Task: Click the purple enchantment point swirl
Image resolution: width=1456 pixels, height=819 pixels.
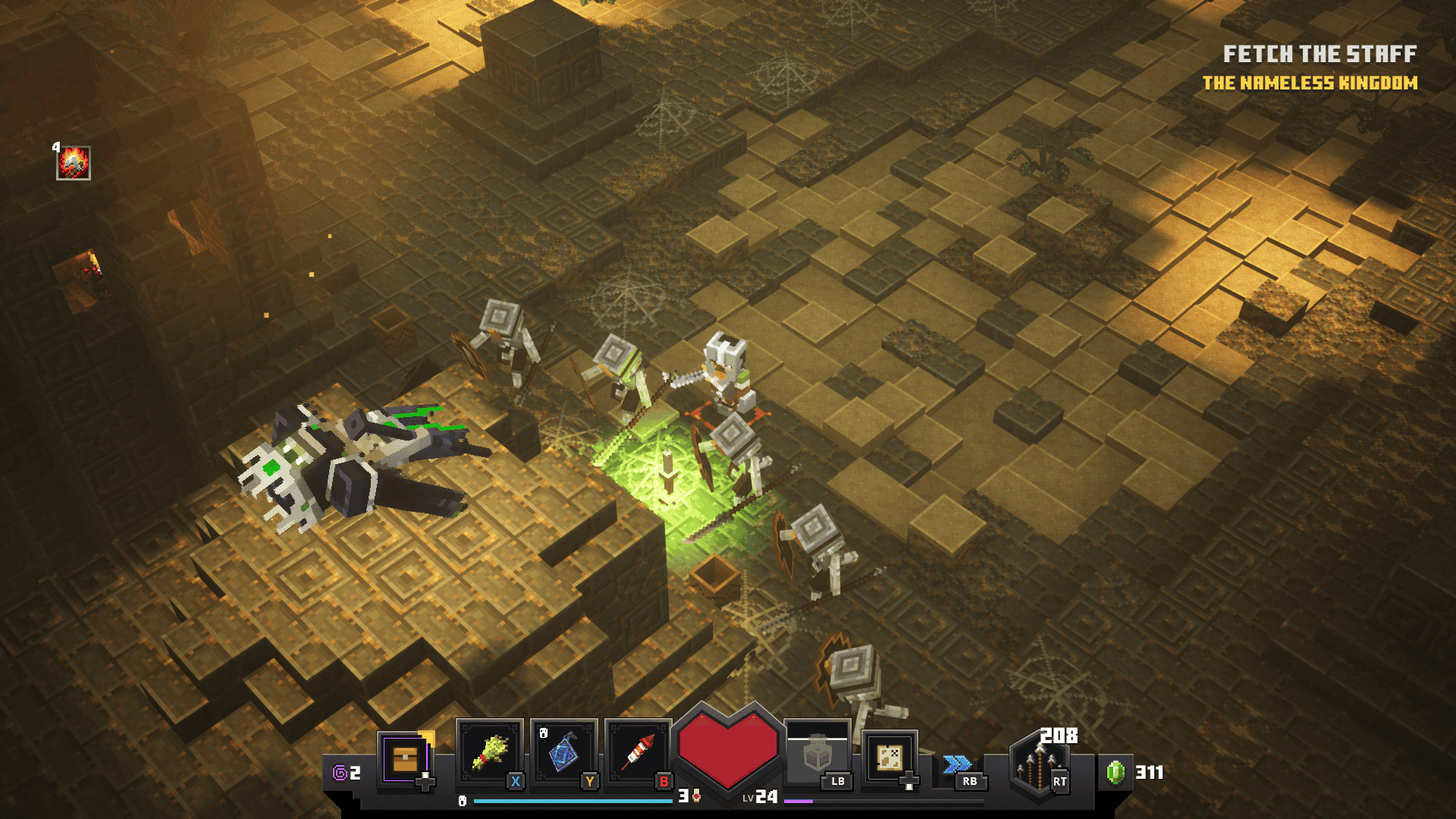Action: [340, 773]
